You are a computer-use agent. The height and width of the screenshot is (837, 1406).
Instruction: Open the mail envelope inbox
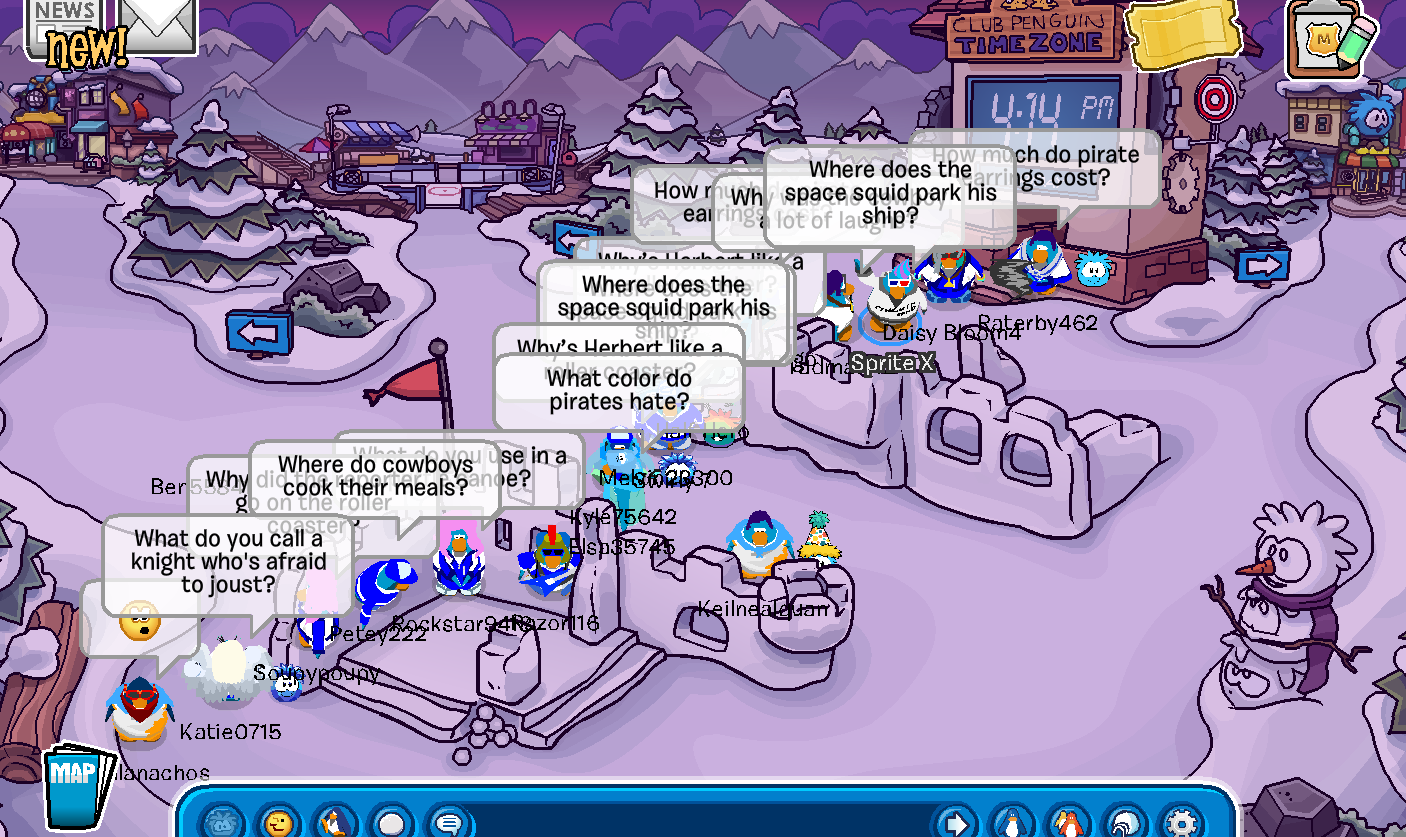[158, 22]
